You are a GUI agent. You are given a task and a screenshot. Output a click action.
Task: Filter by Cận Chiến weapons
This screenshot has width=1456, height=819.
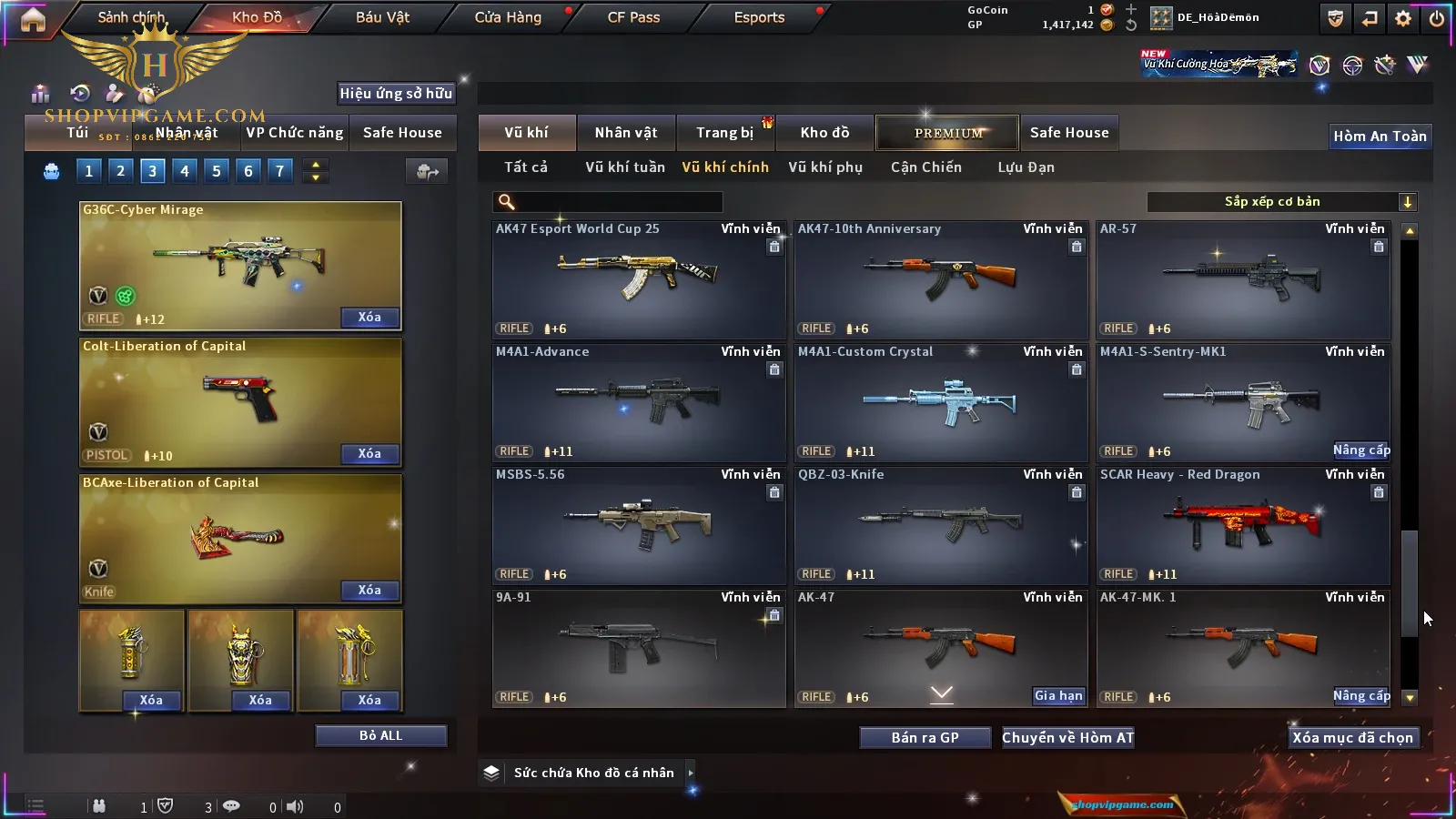click(925, 167)
